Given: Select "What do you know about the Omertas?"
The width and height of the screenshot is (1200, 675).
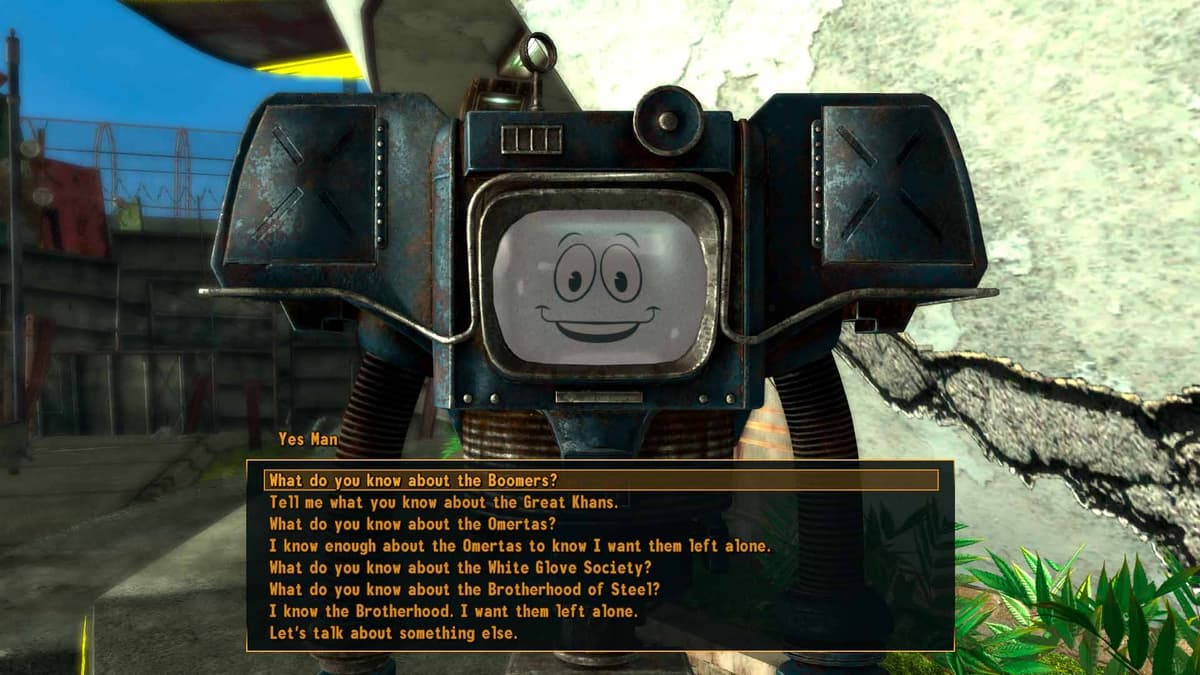Looking at the screenshot, I should click(x=412, y=524).
